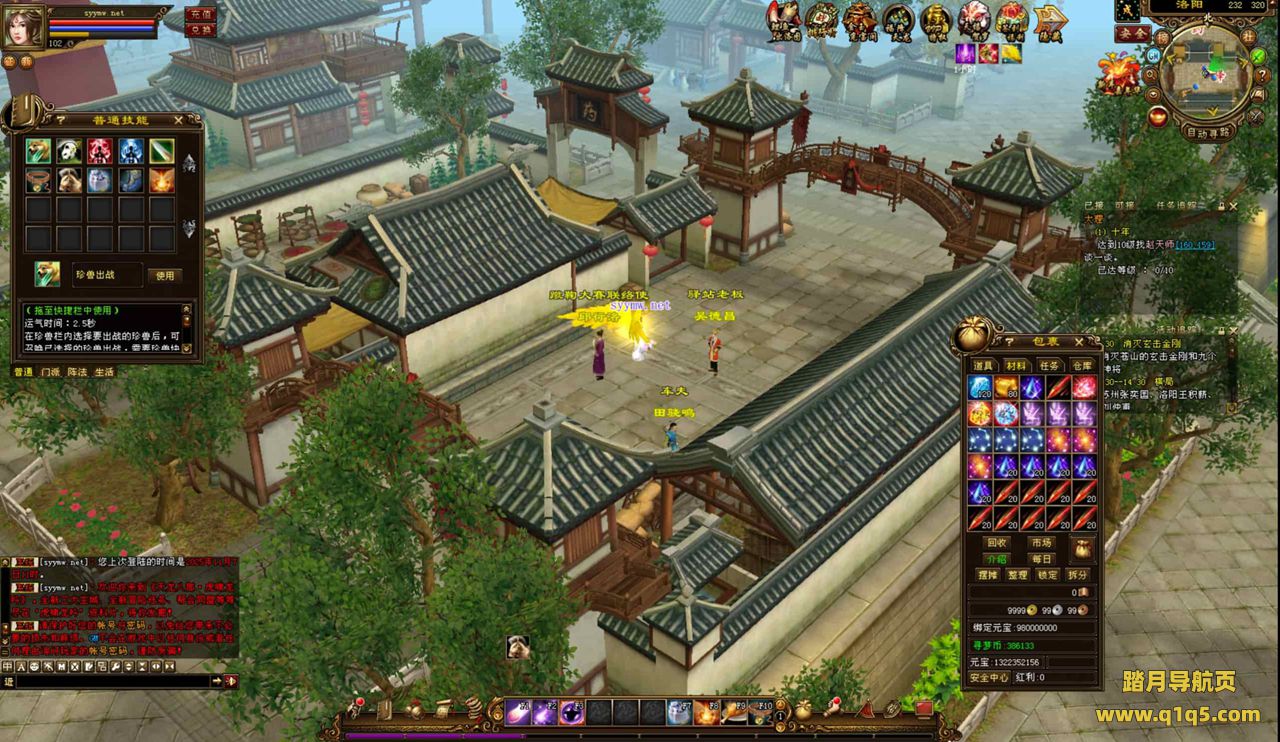Click the 回收 recycle button
Viewport: 1280px width, 742px height.
point(997,543)
